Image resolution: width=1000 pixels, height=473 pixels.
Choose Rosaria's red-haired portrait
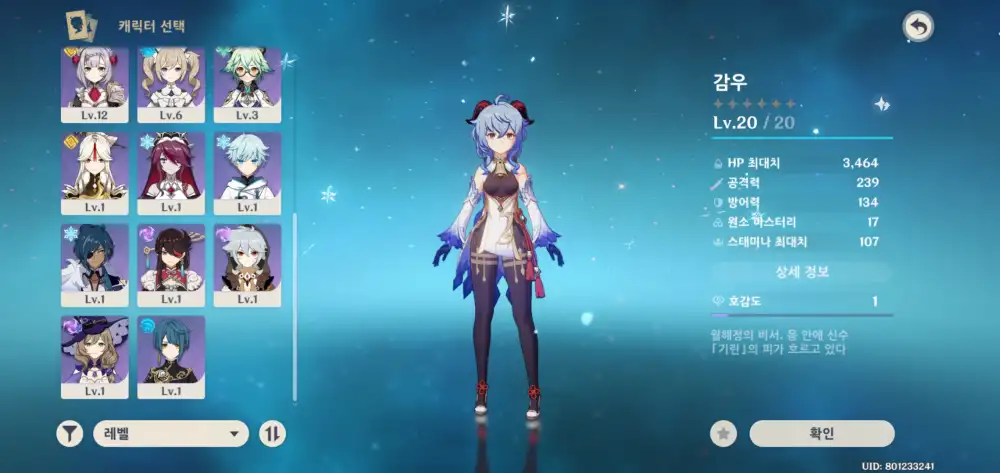pos(171,170)
